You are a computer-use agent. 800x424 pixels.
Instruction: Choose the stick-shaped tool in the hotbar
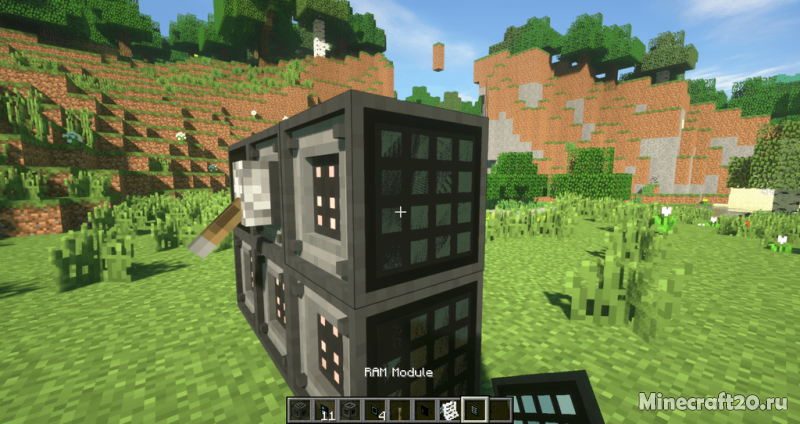(401, 408)
